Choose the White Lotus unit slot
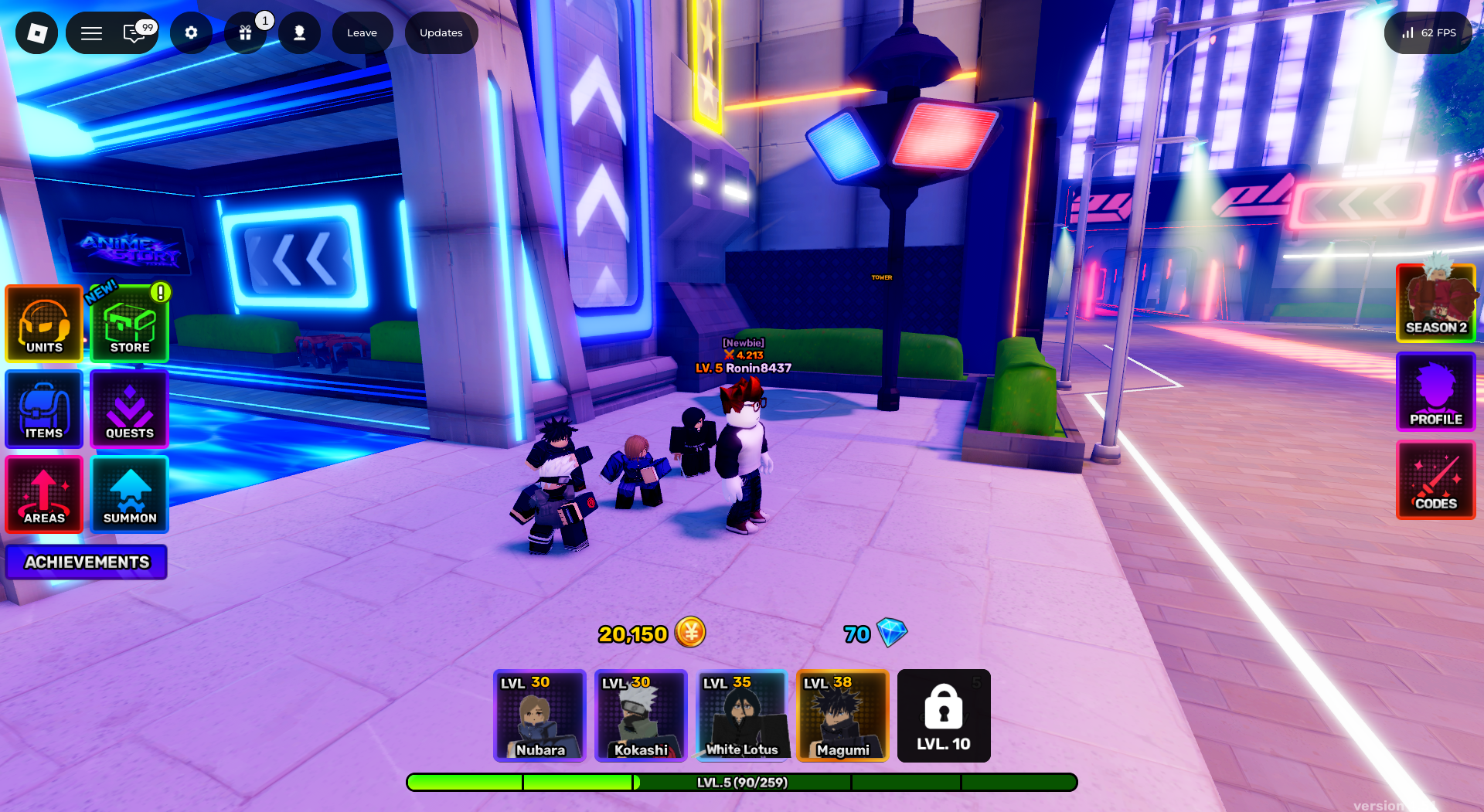This screenshot has width=1484, height=812. 742,715
